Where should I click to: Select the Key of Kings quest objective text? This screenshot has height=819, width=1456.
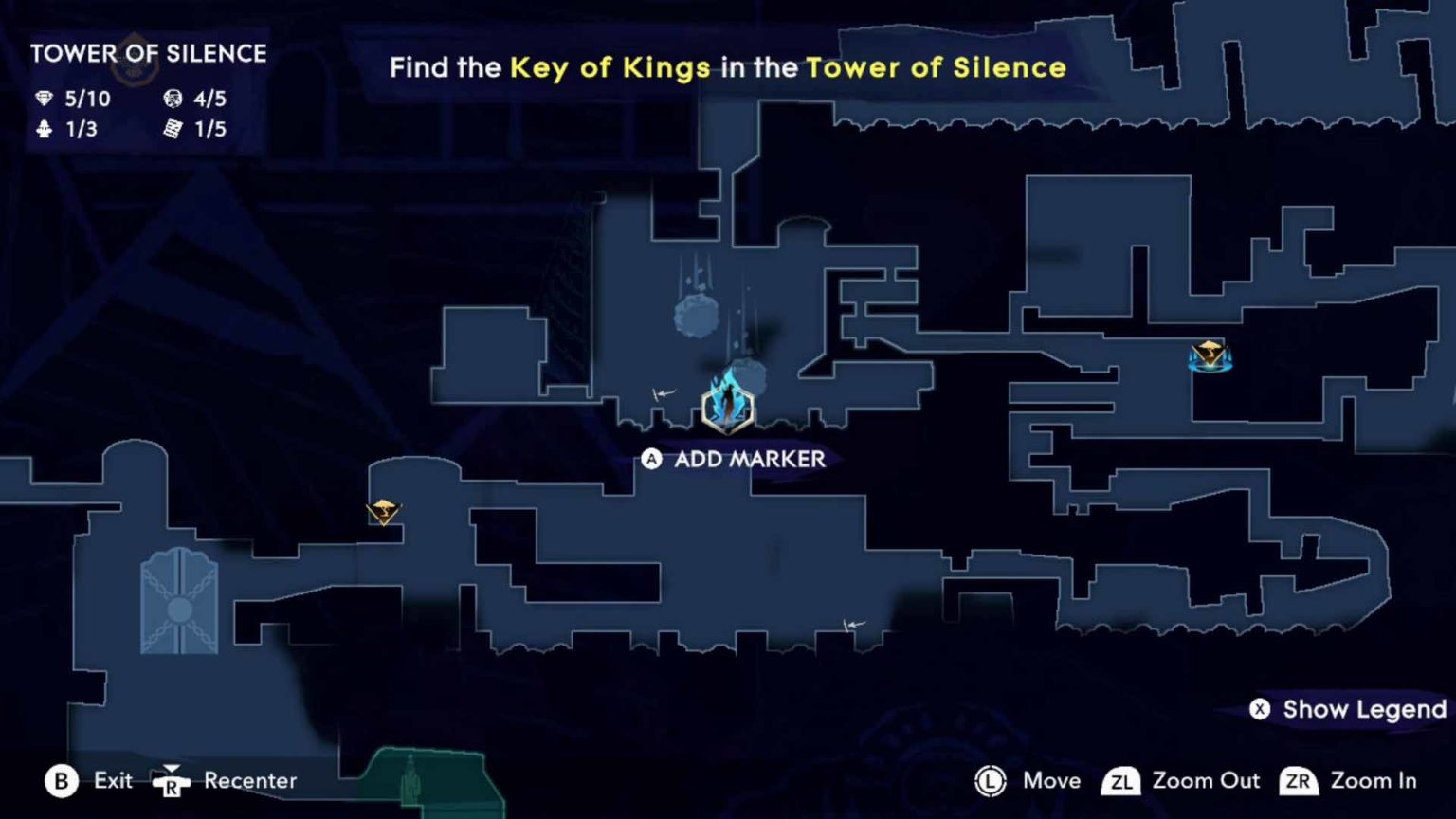coord(610,67)
